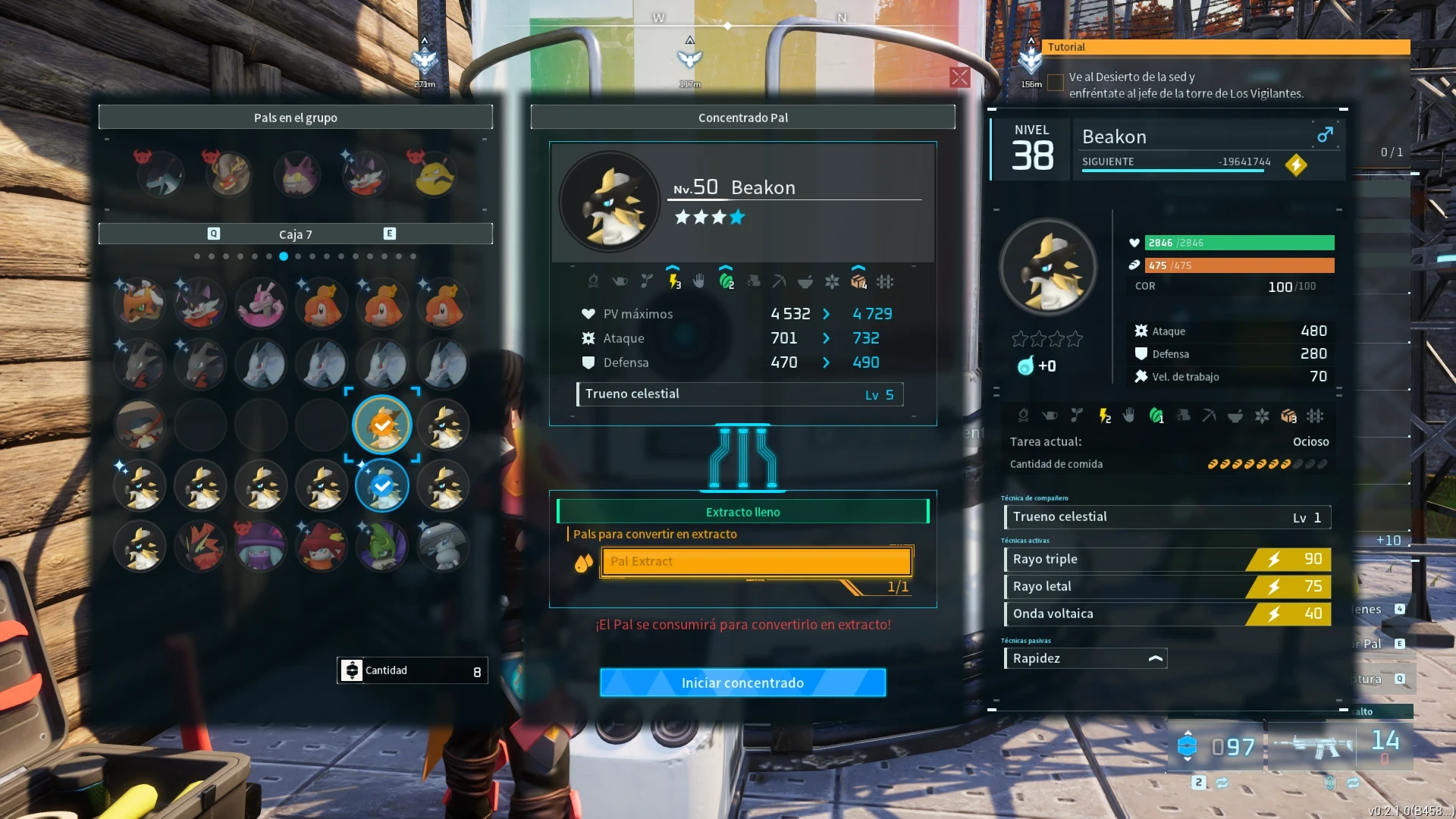Select the pink Pal in Caja 7
This screenshot has width=1456, height=819.
coord(261,303)
